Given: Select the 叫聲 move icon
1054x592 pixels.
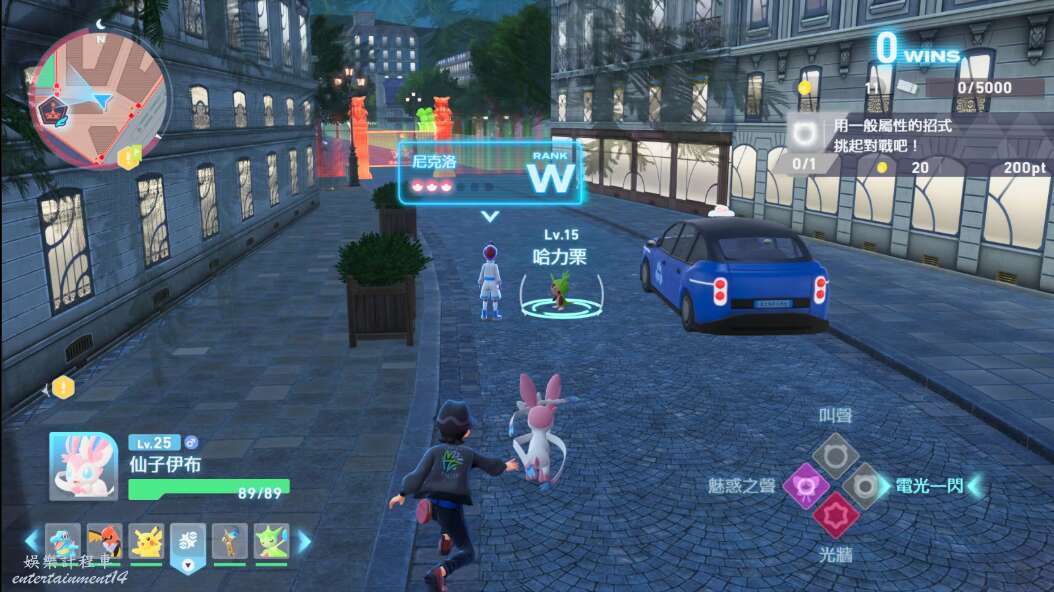Looking at the screenshot, I should pyautogui.click(x=834, y=455).
